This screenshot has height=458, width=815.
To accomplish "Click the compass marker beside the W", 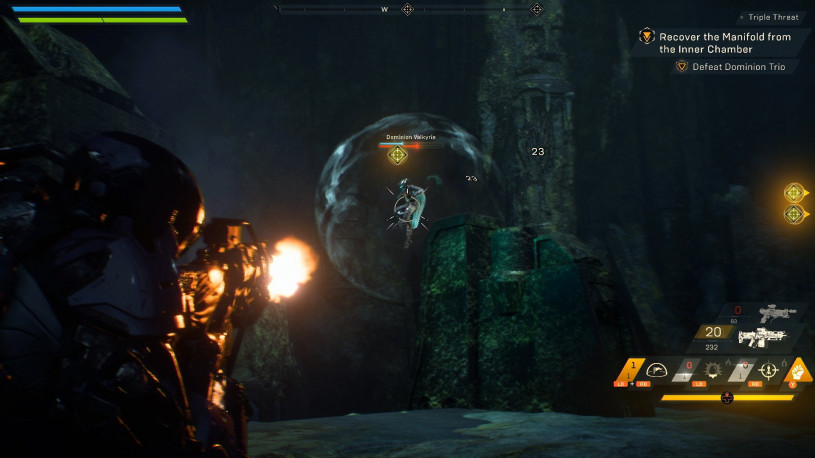I will click(x=407, y=9).
